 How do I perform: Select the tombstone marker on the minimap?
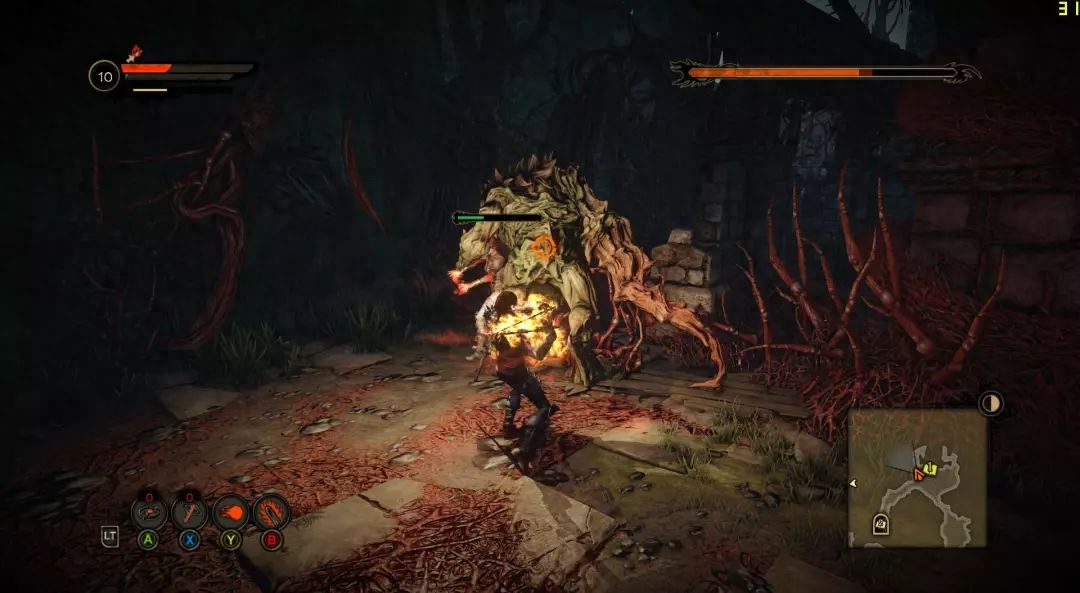(x=882, y=522)
